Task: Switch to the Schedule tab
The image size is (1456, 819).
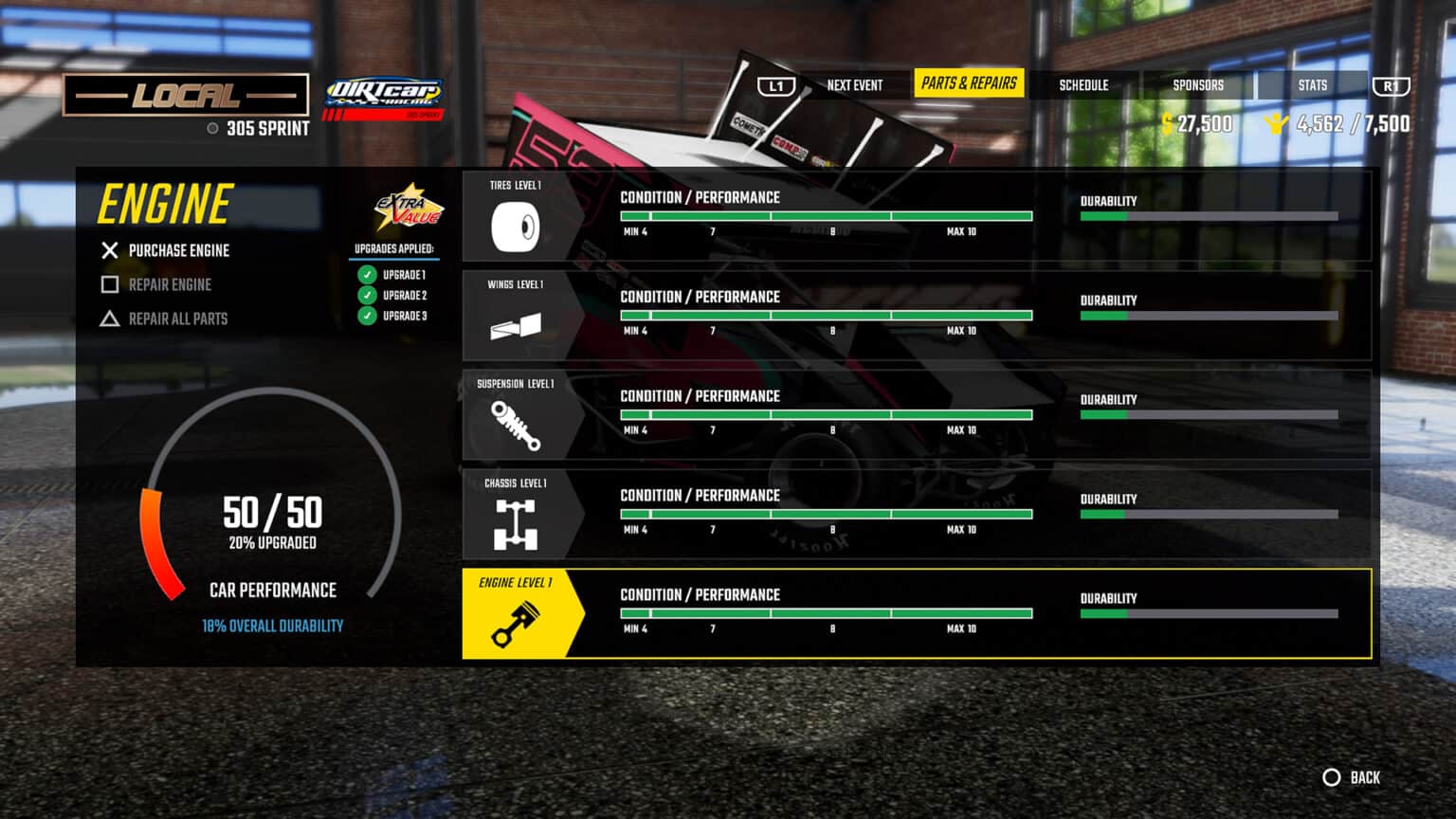Action: tap(1083, 84)
